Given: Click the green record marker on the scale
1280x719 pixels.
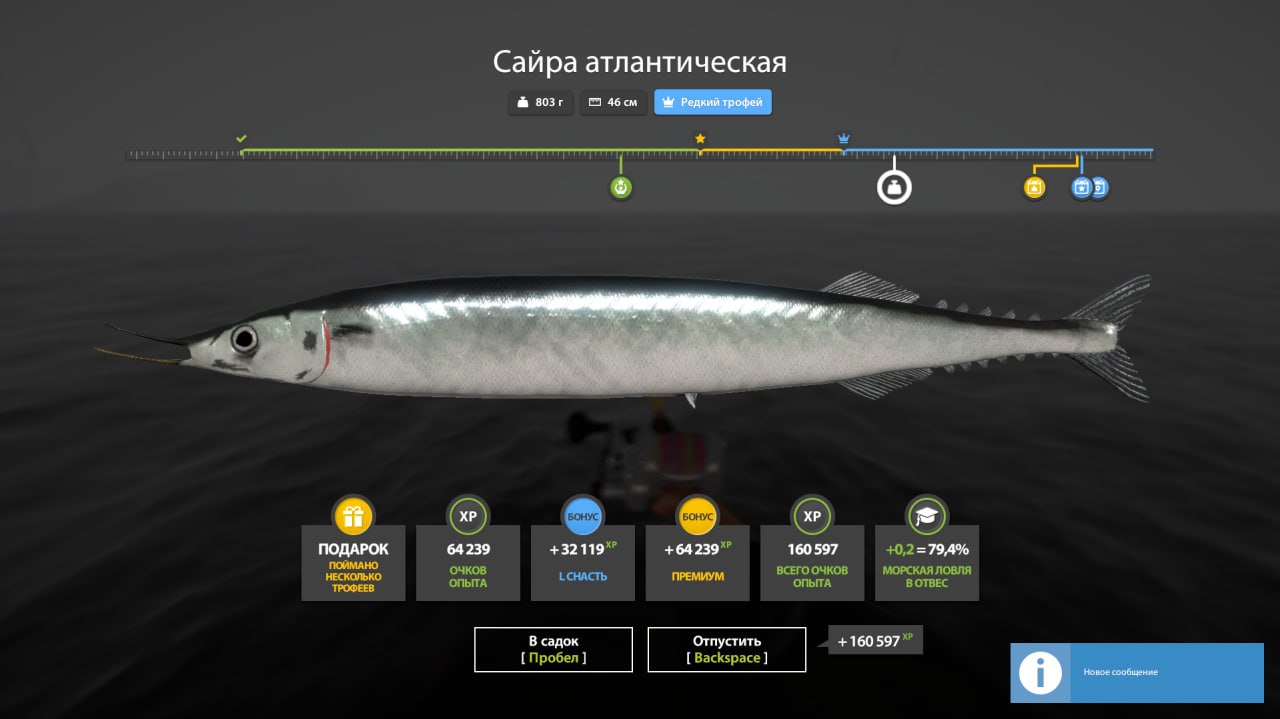Looking at the screenshot, I should tap(621, 187).
